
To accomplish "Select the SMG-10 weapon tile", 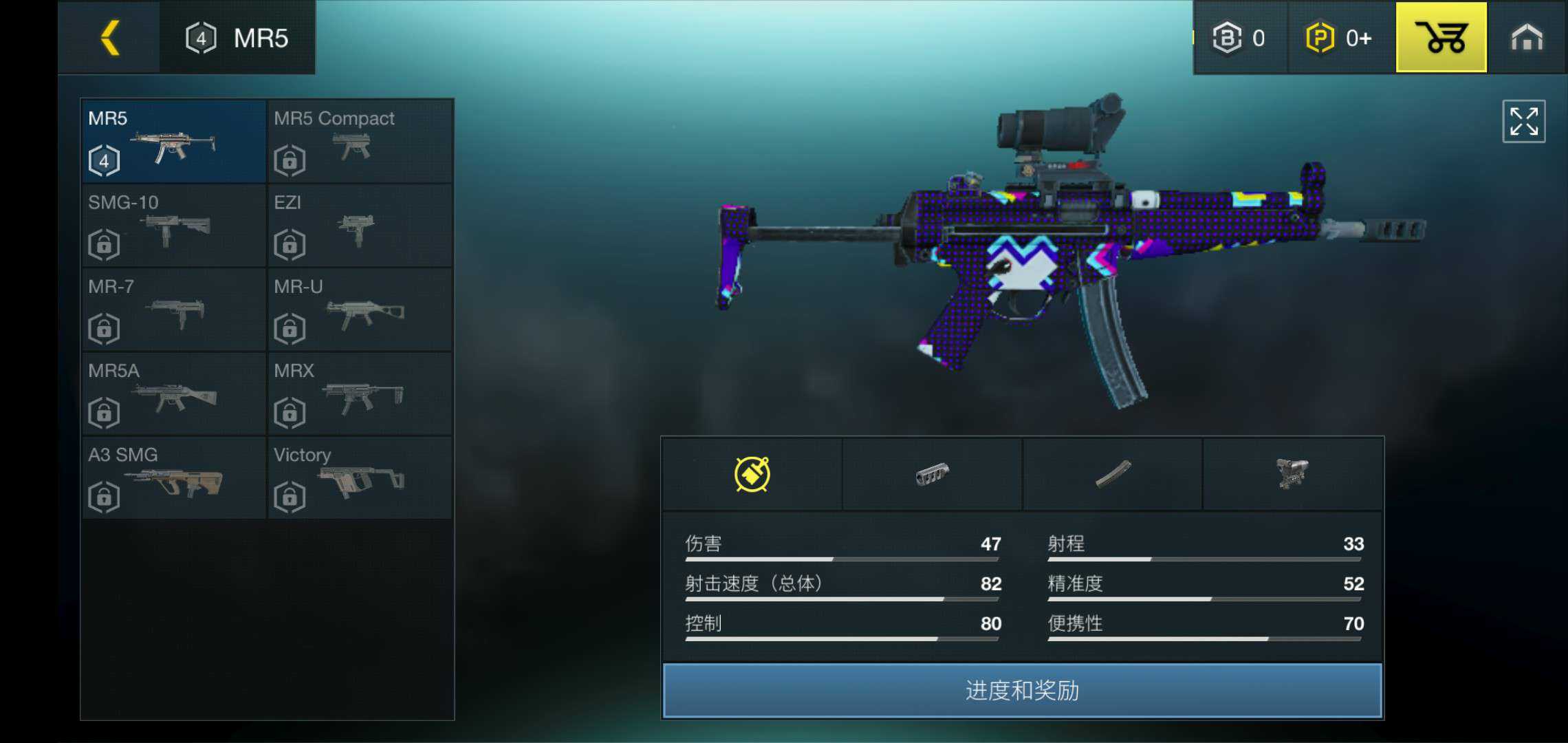I will click(x=173, y=226).
